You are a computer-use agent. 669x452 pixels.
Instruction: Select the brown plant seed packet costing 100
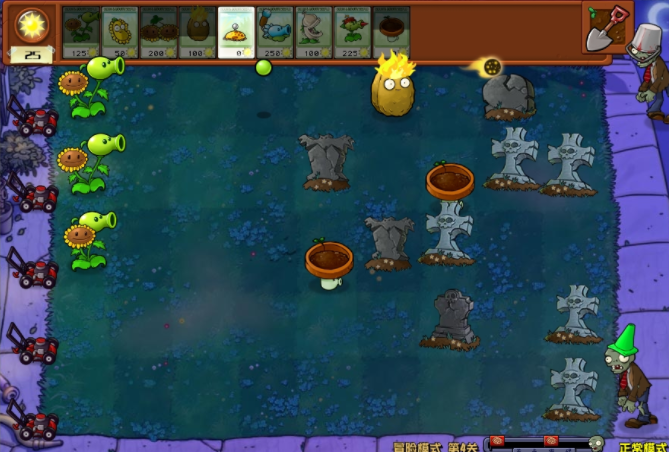(x=198, y=31)
